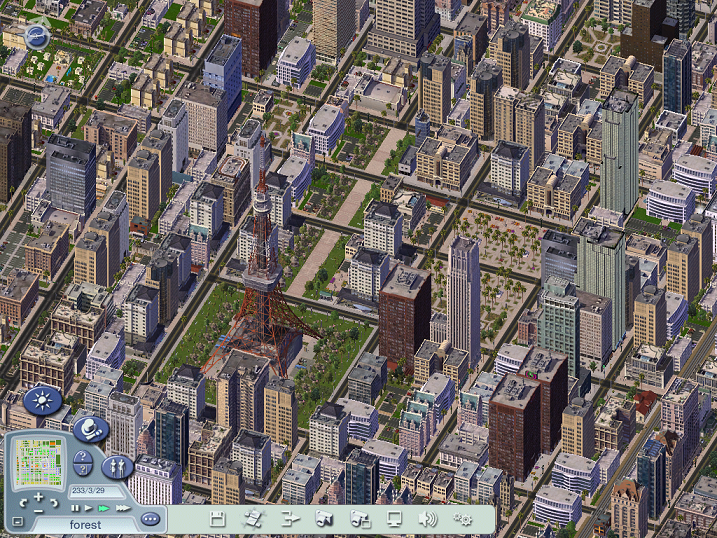Open My Sim mode with the two-people button
This screenshot has width=717, height=538.
(117, 466)
